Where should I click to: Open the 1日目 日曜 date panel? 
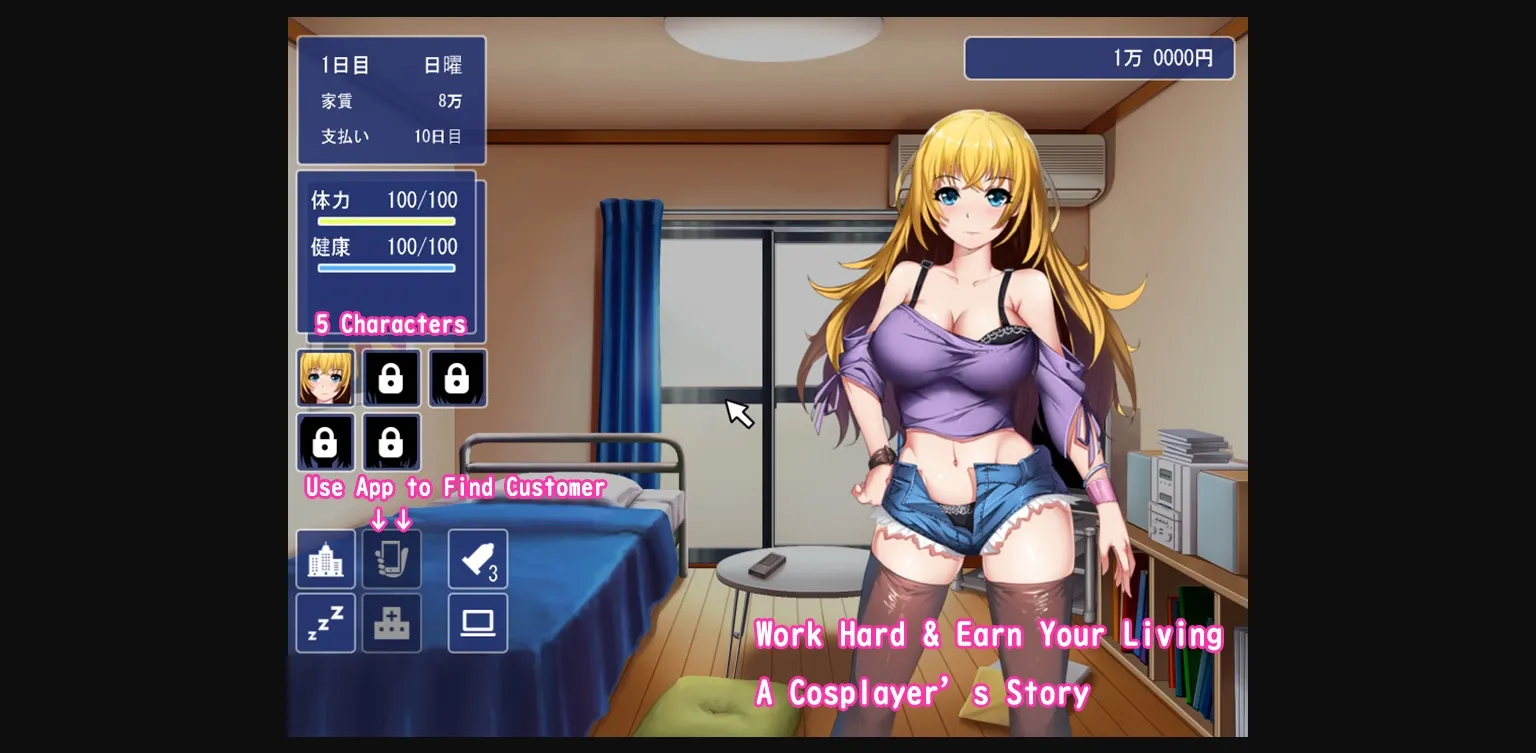click(391, 64)
